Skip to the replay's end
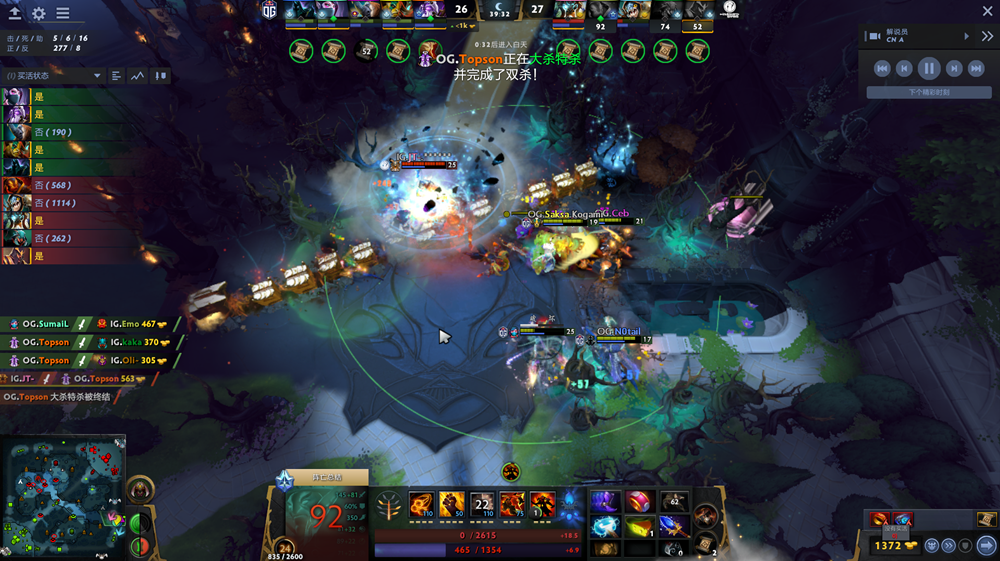This screenshot has height=561, width=1000. tap(975, 68)
